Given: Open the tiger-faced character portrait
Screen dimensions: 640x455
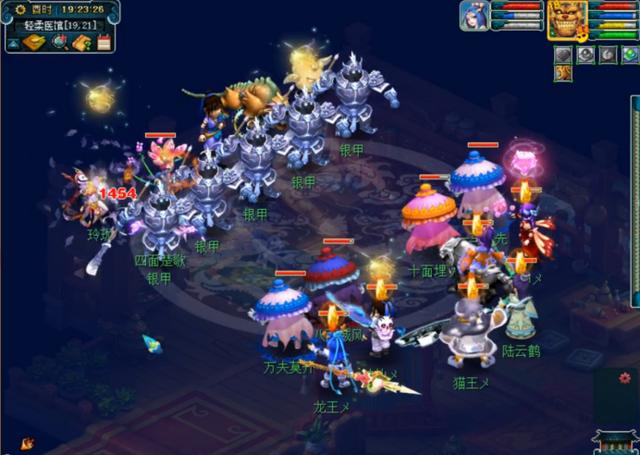Looking at the screenshot, I should tap(566, 18).
